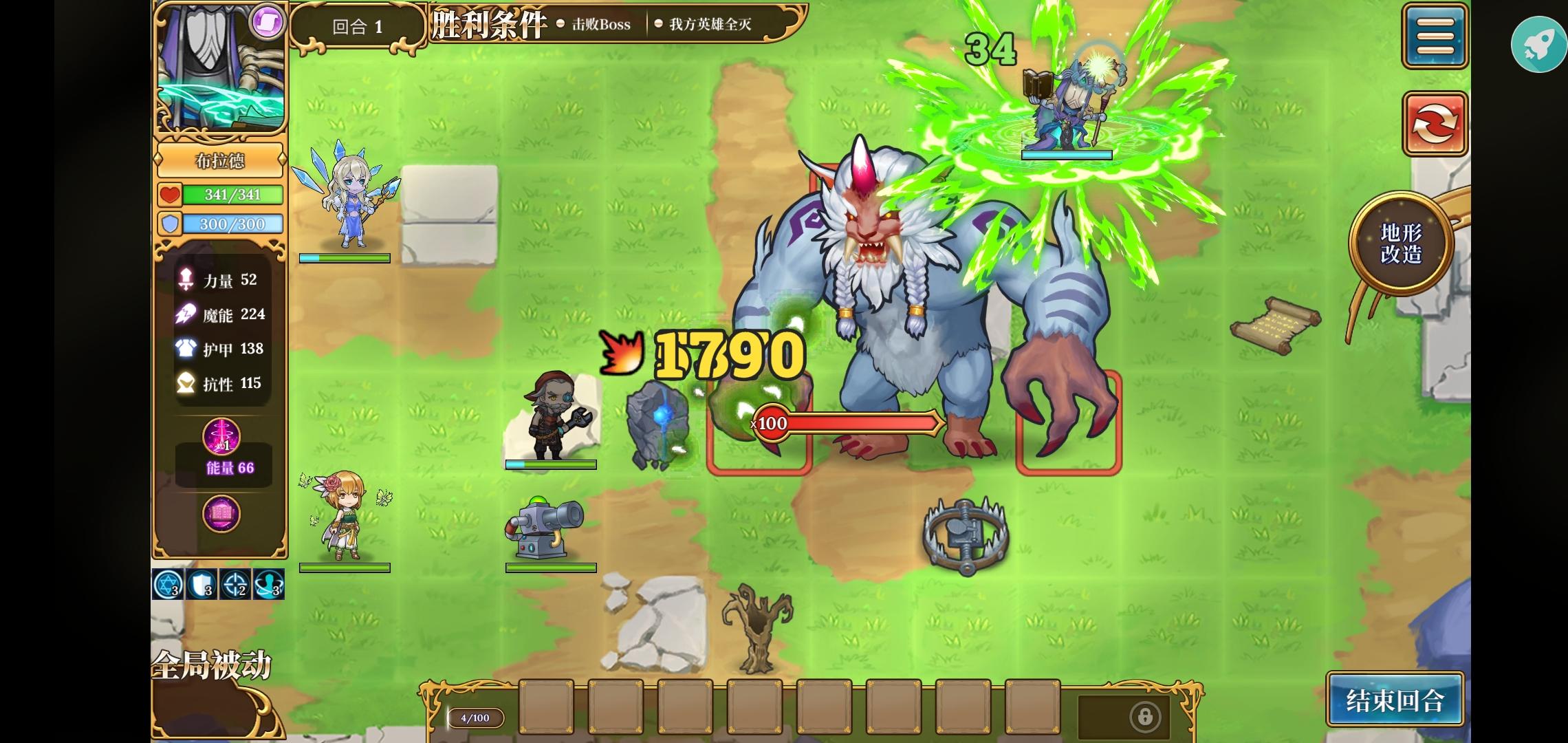The height and width of the screenshot is (743, 1568).
Task: Select the heart health stat icon
Action: (170, 195)
